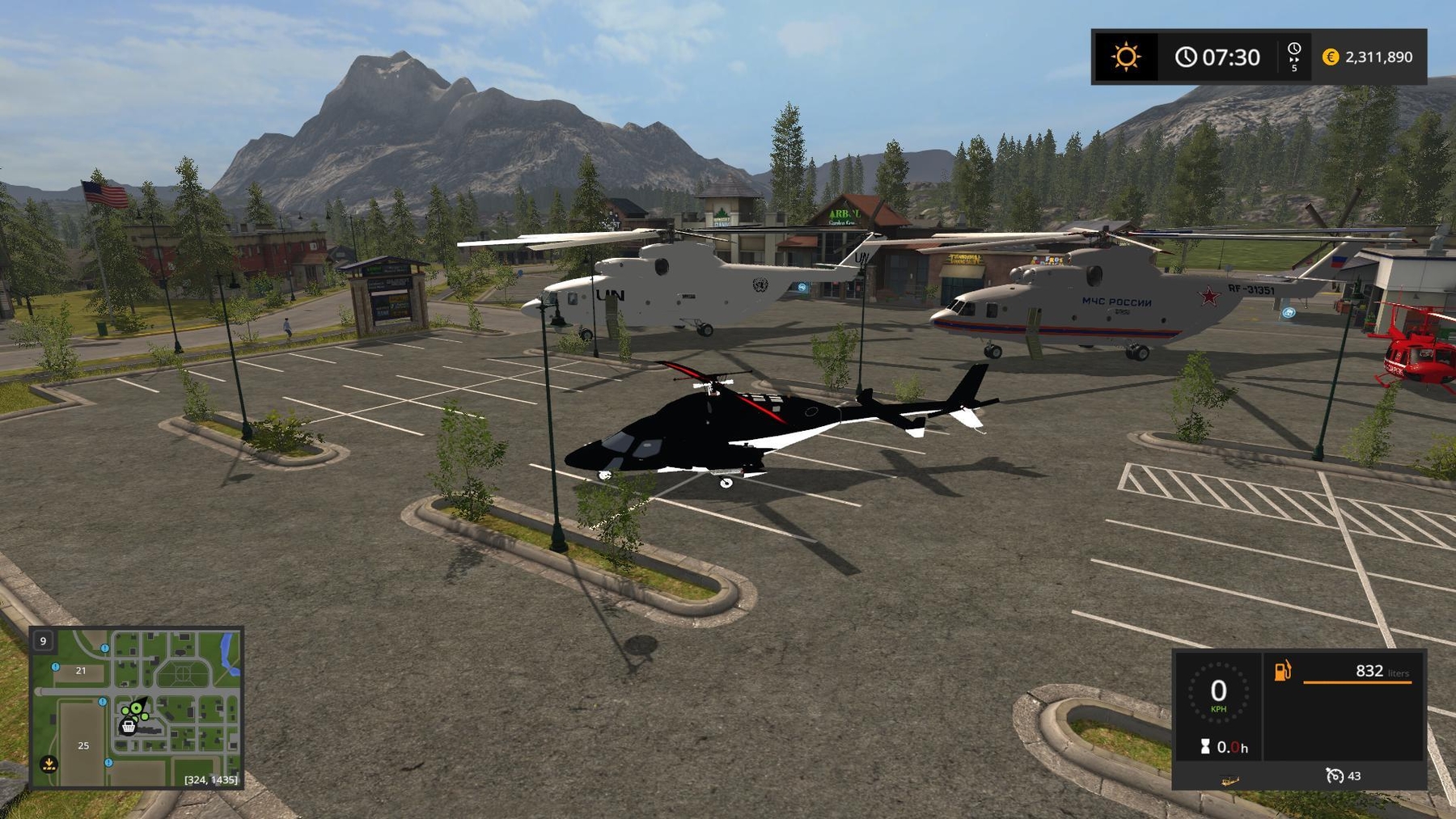Click the gold euro coin icon
Screen dimensions: 1456x819
tap(1331, 57)
